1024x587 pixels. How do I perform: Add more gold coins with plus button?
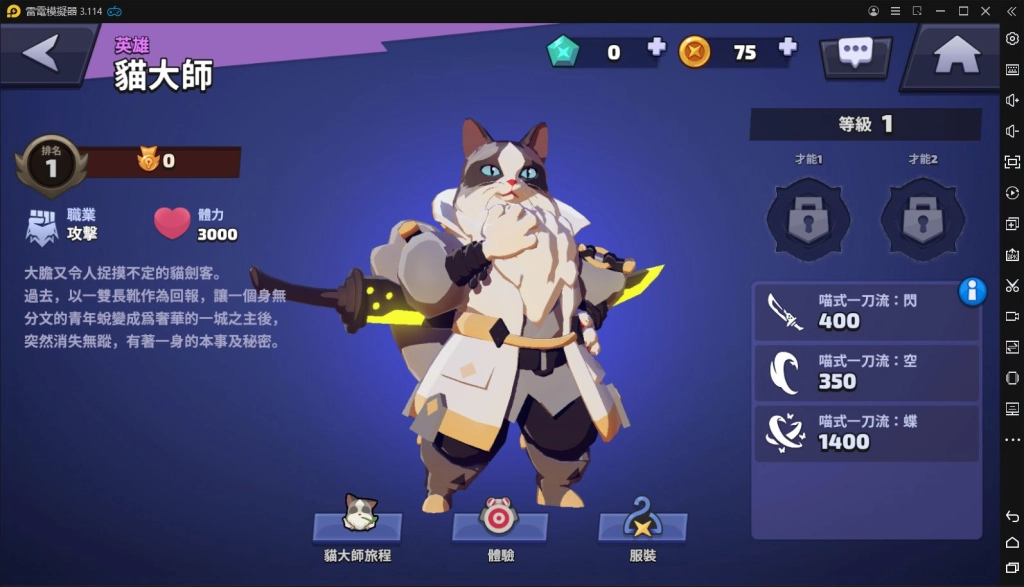[787, 47]
